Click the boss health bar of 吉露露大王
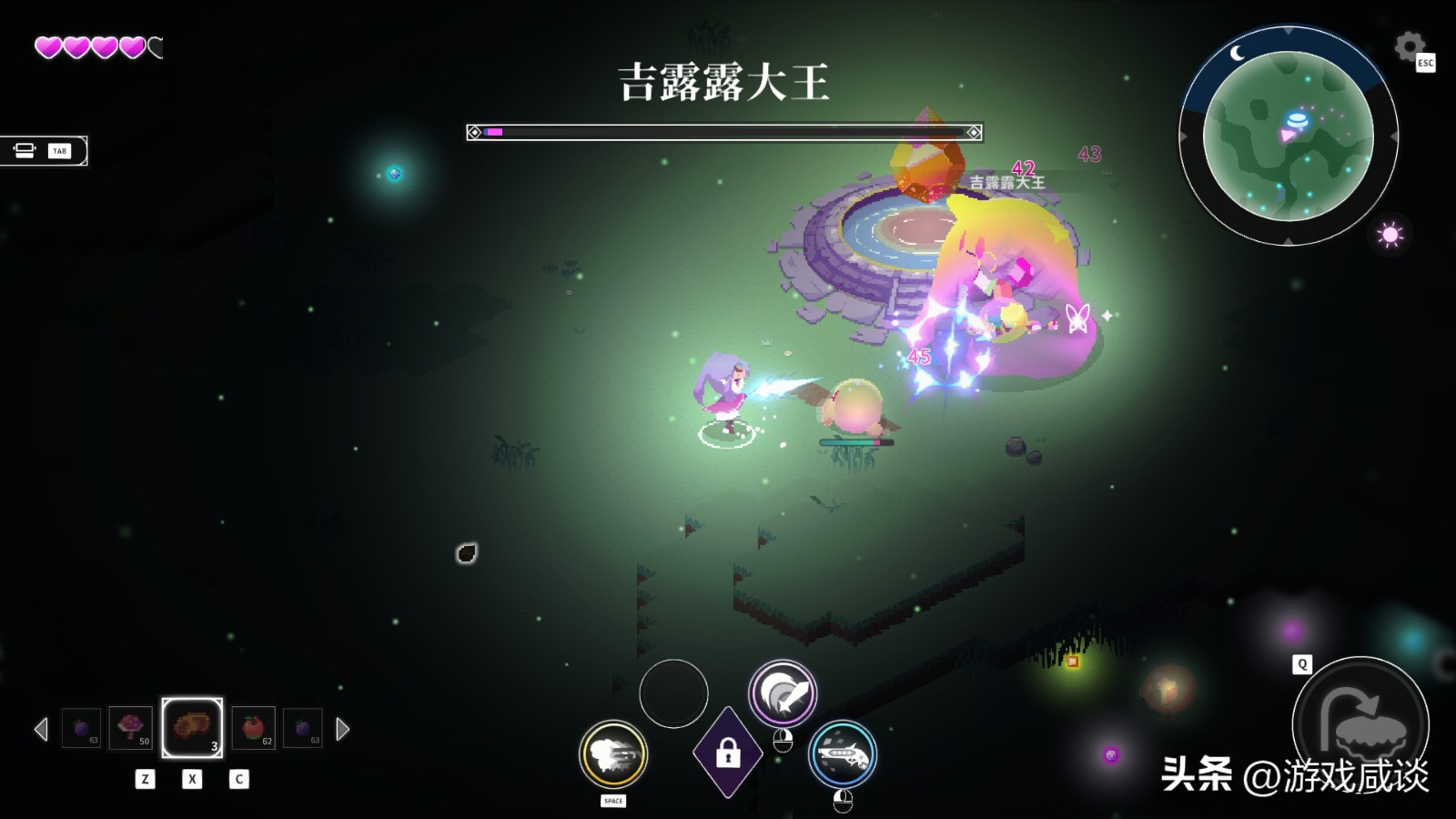This screenshot has width=1456, height=819. pos(725,132)
